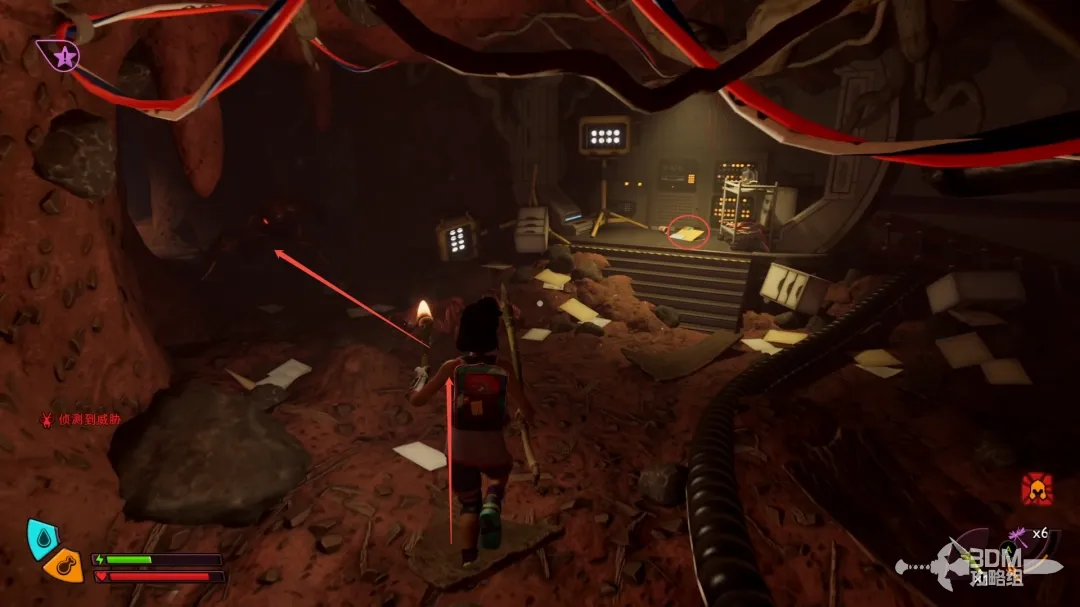Select the purple arrow ammo slot
The height and width of the screenshot is (607, 1080).
(x=1016, y=533)
